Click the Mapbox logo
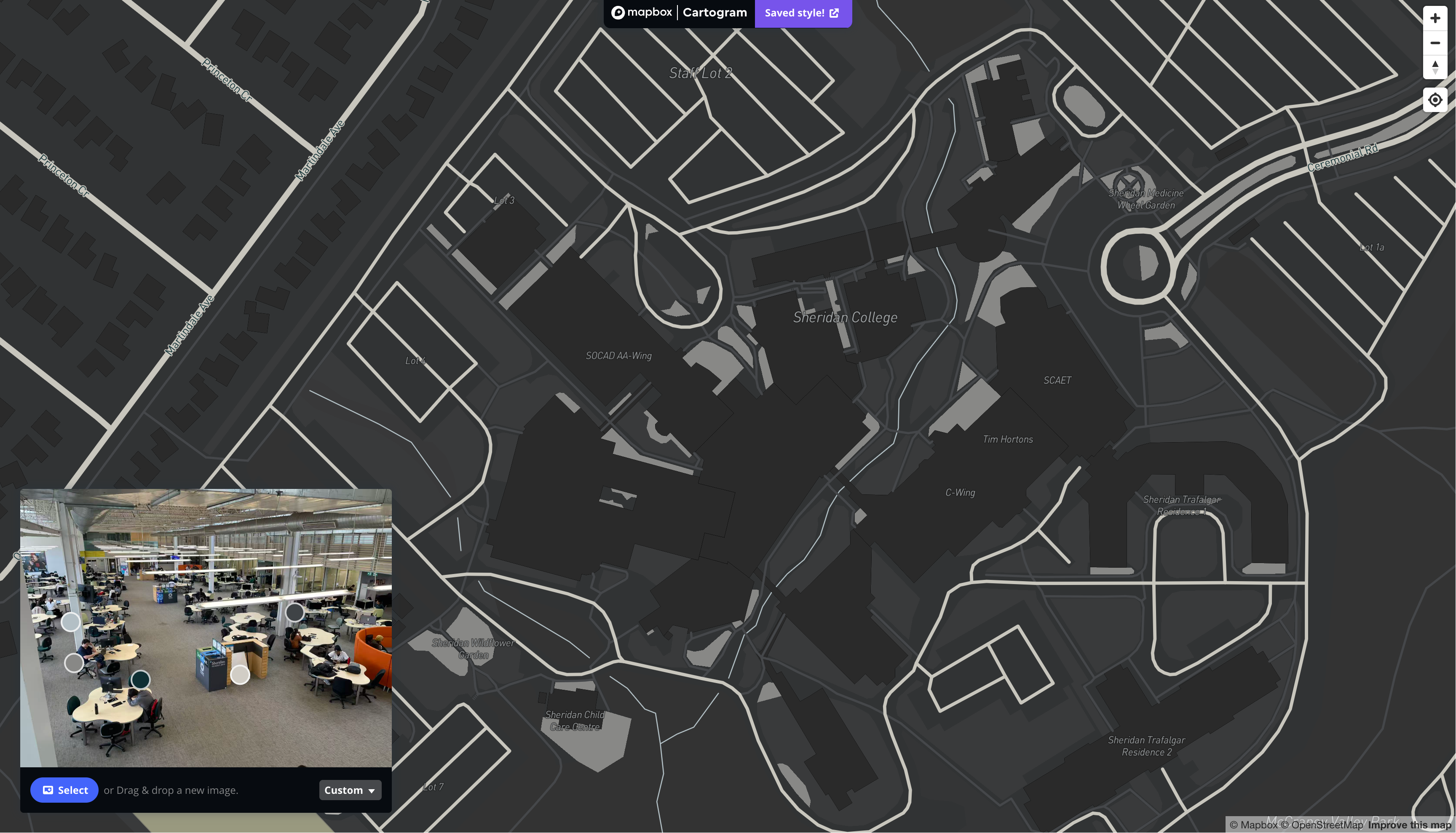1456x833 pixels. coord(641,12)
